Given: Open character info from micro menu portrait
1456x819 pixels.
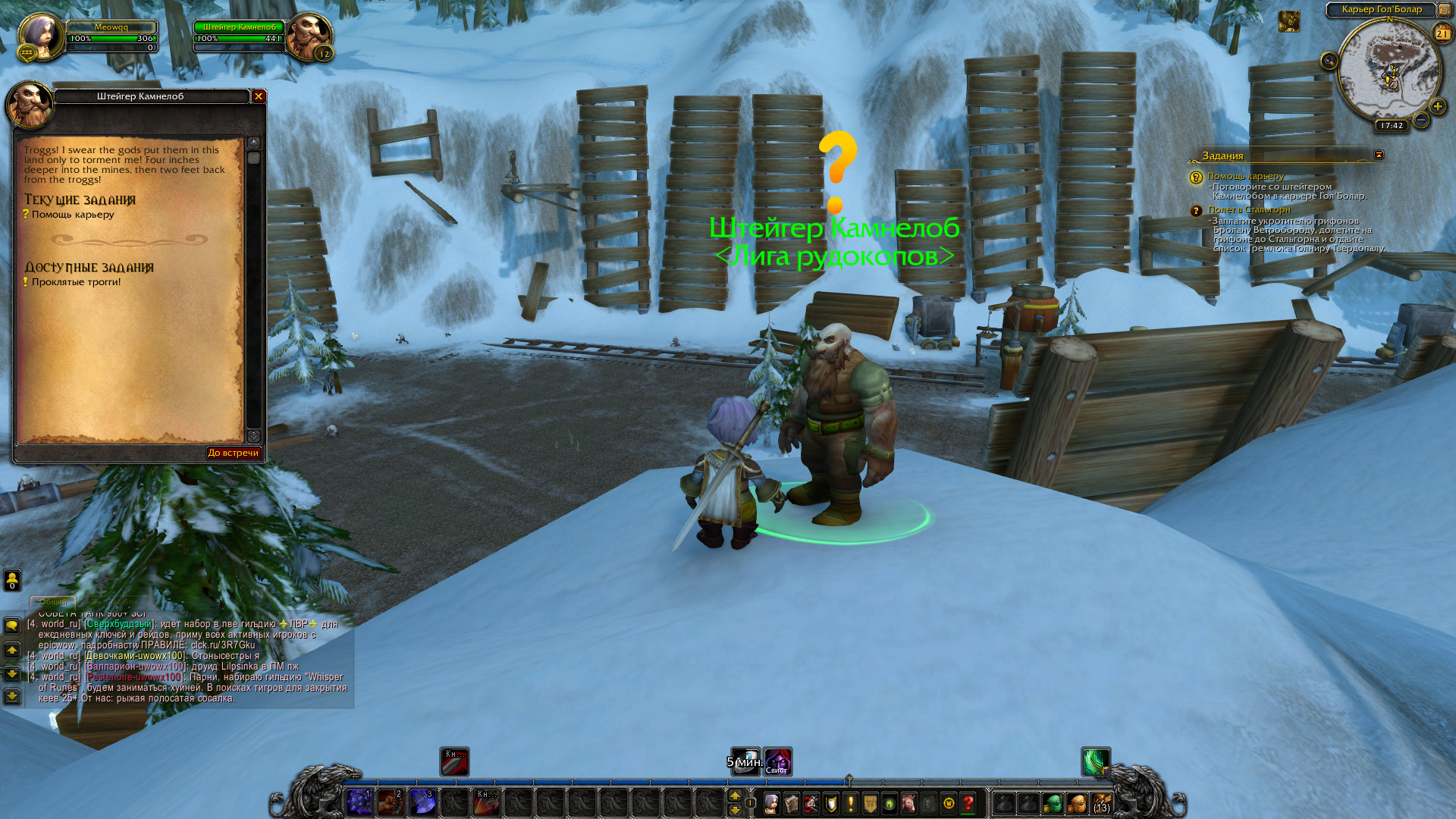Looking at the screenshot, I should pyautogui.click(x=771, y=803).
